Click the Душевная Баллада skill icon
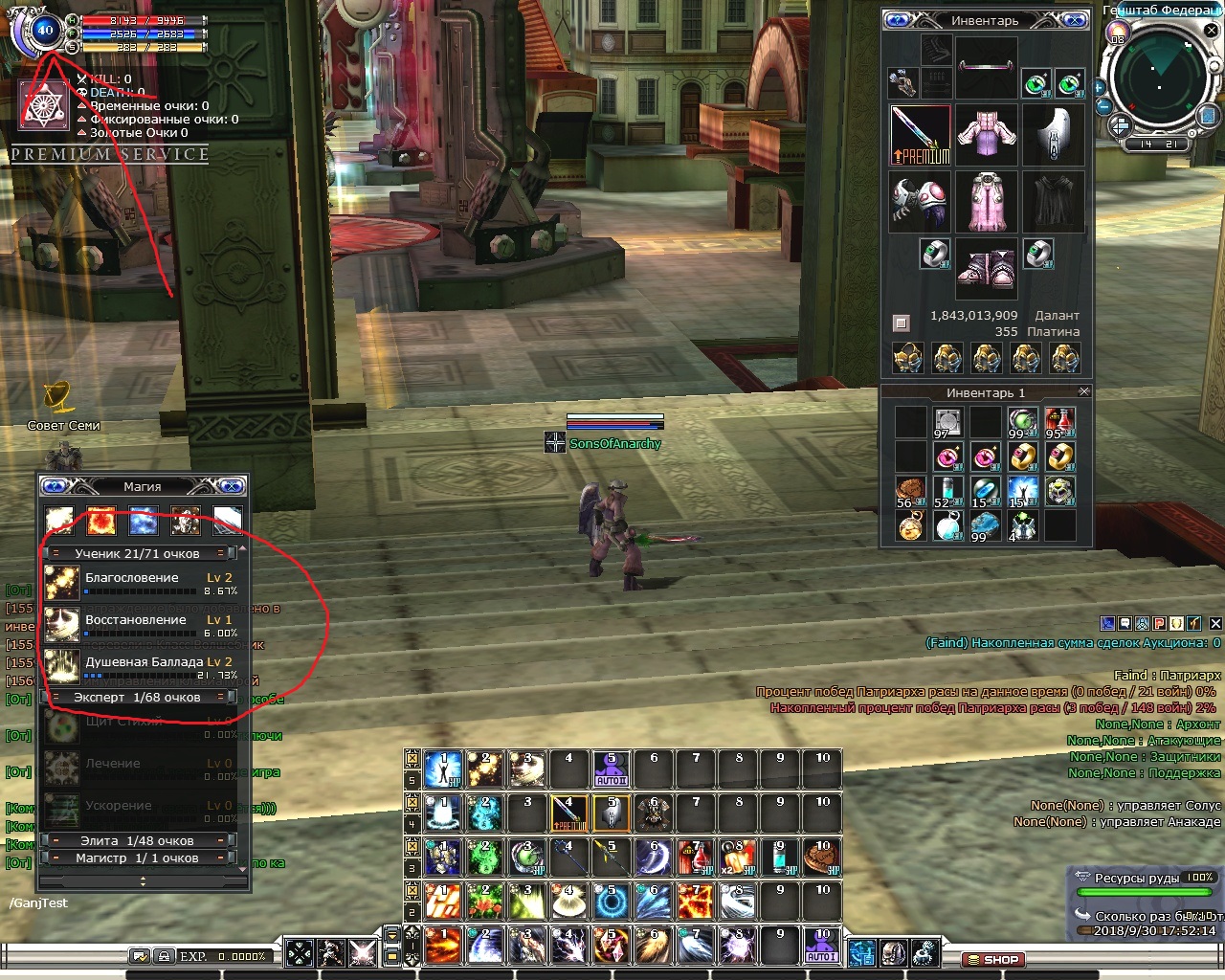This screenshot has width=1225, height=980. point(62,666)
